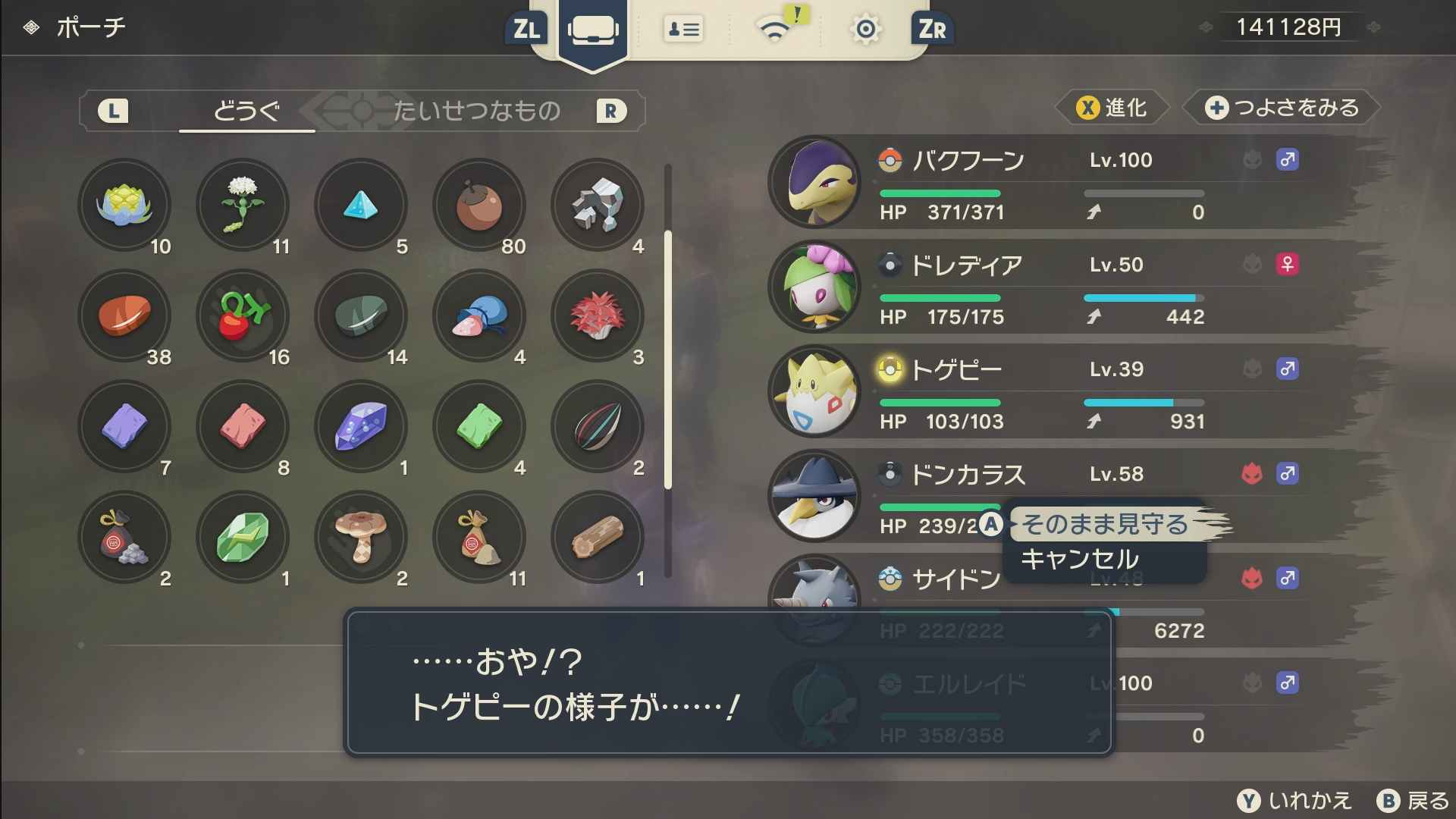
Task: Open the trainer card tab
Action: point(683,30)
